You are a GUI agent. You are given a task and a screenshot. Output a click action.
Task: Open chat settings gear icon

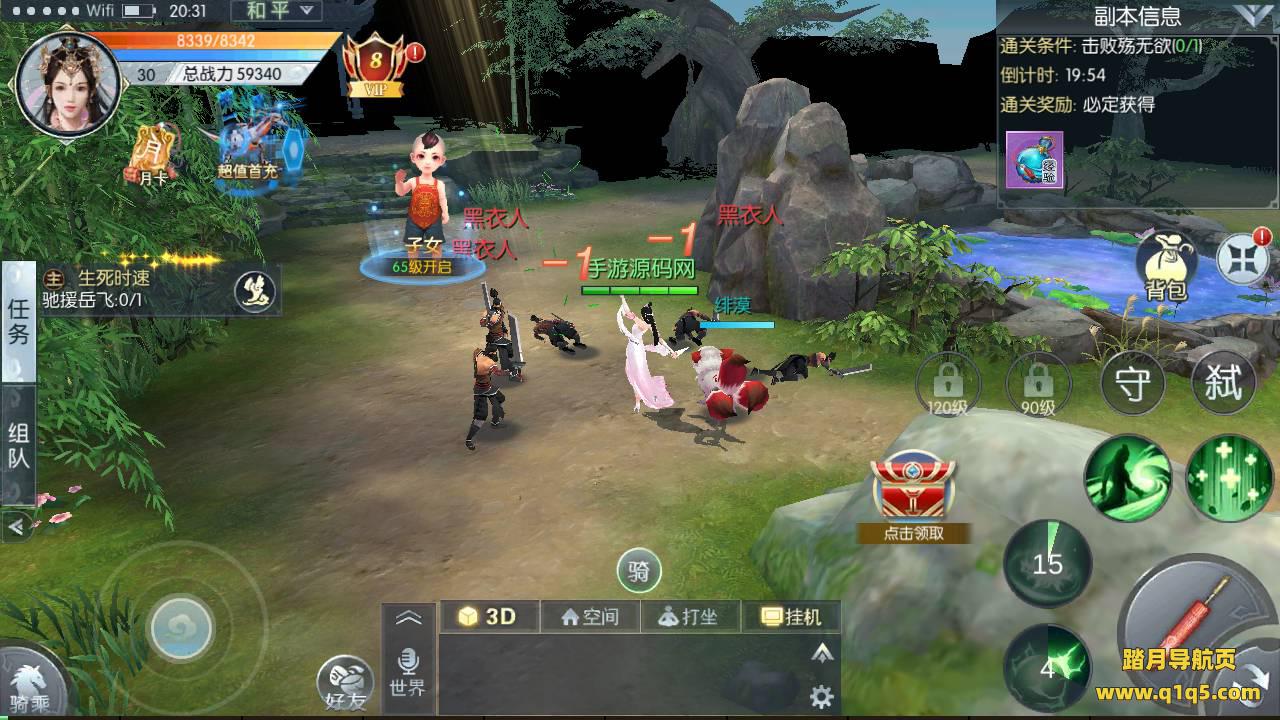pyautogui.click(x=822, y=697)
